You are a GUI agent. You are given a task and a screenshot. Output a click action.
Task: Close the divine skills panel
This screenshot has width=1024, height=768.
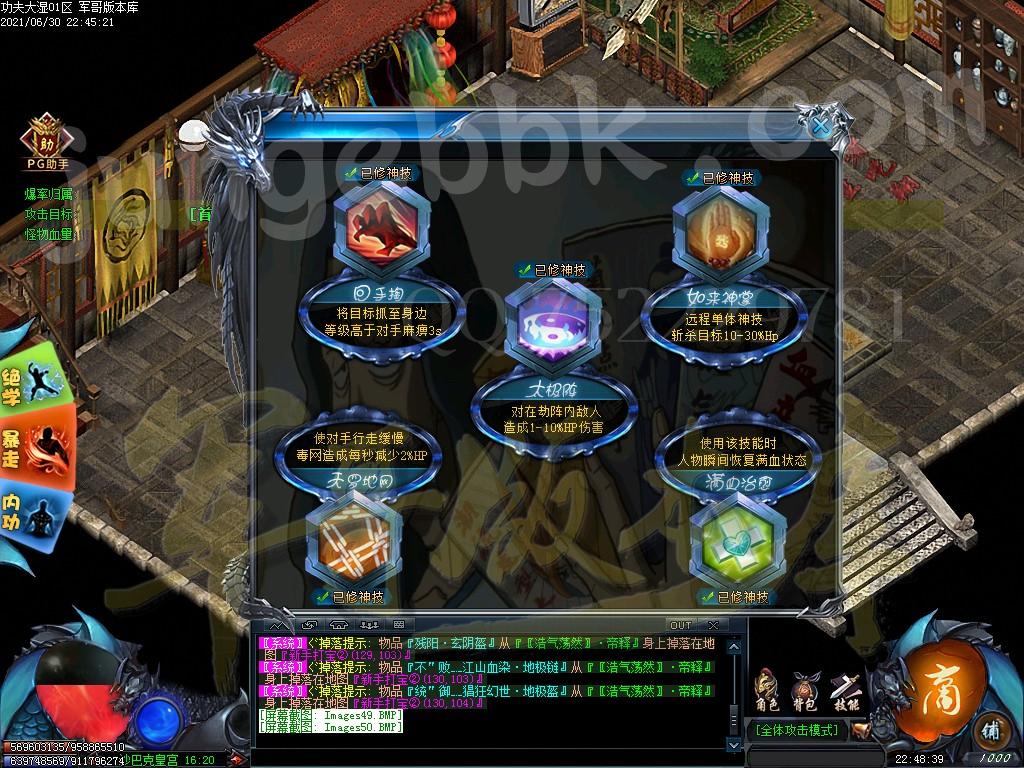tap(819, 125)
